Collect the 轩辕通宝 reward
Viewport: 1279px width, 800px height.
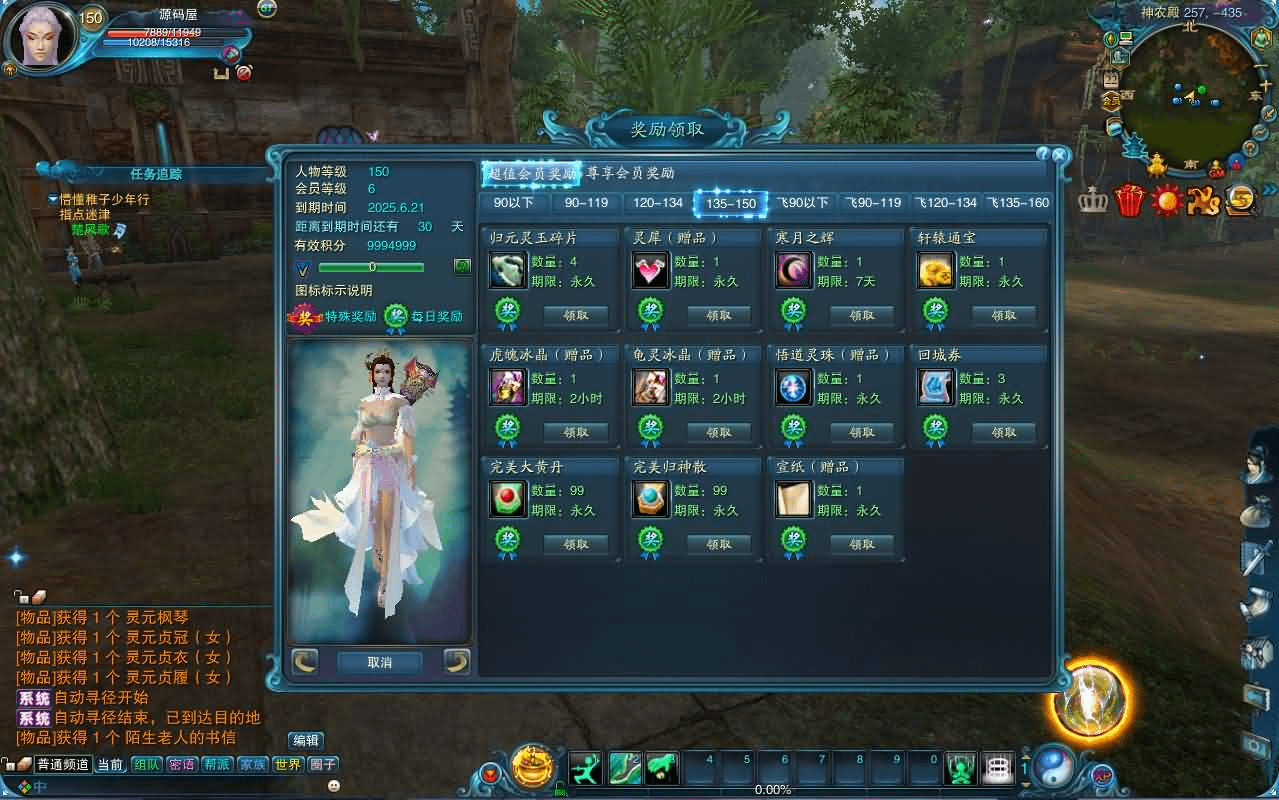click(1004, 315)
